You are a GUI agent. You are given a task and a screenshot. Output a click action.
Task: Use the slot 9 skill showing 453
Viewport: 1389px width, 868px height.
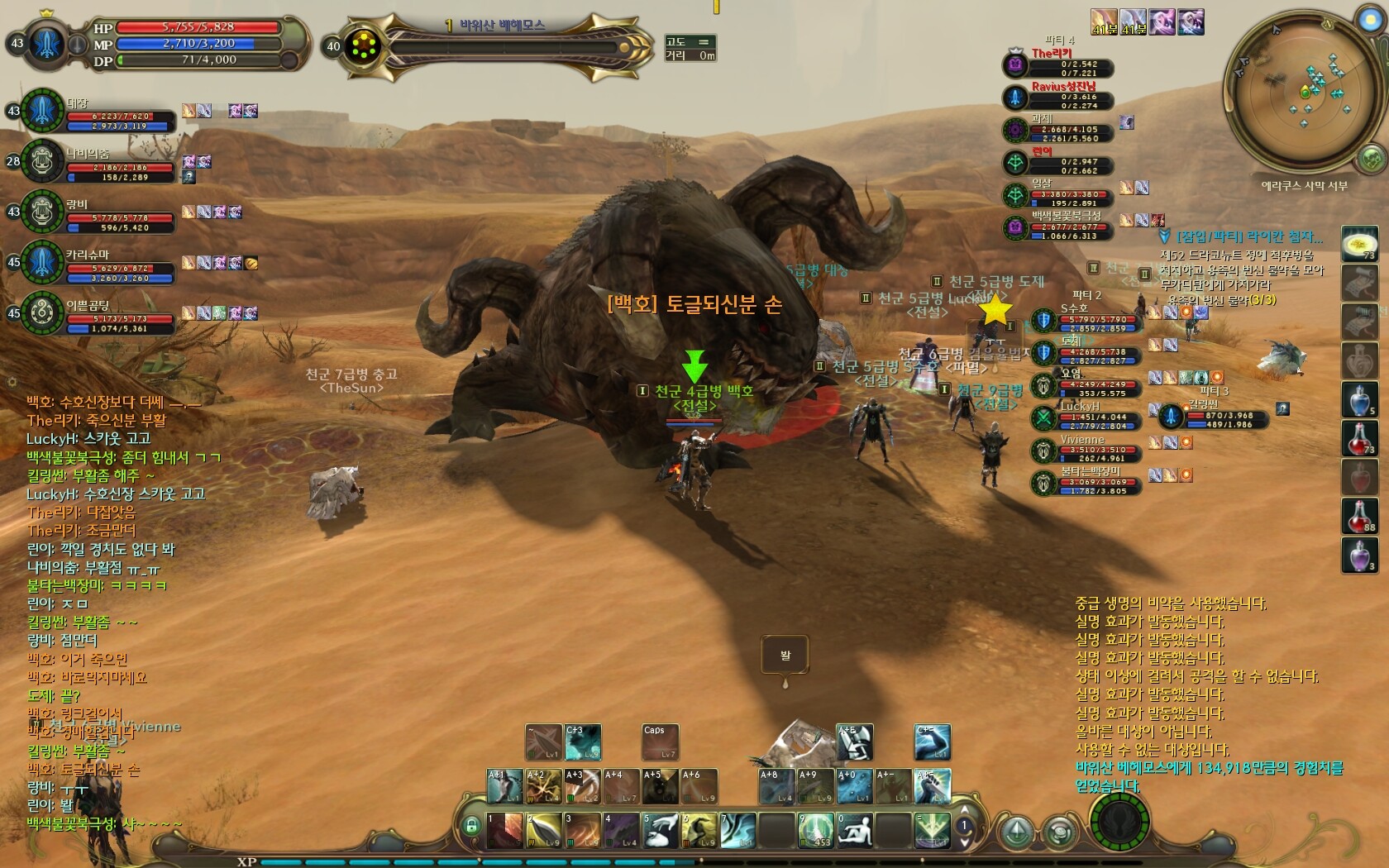click(x=815, y=831)
